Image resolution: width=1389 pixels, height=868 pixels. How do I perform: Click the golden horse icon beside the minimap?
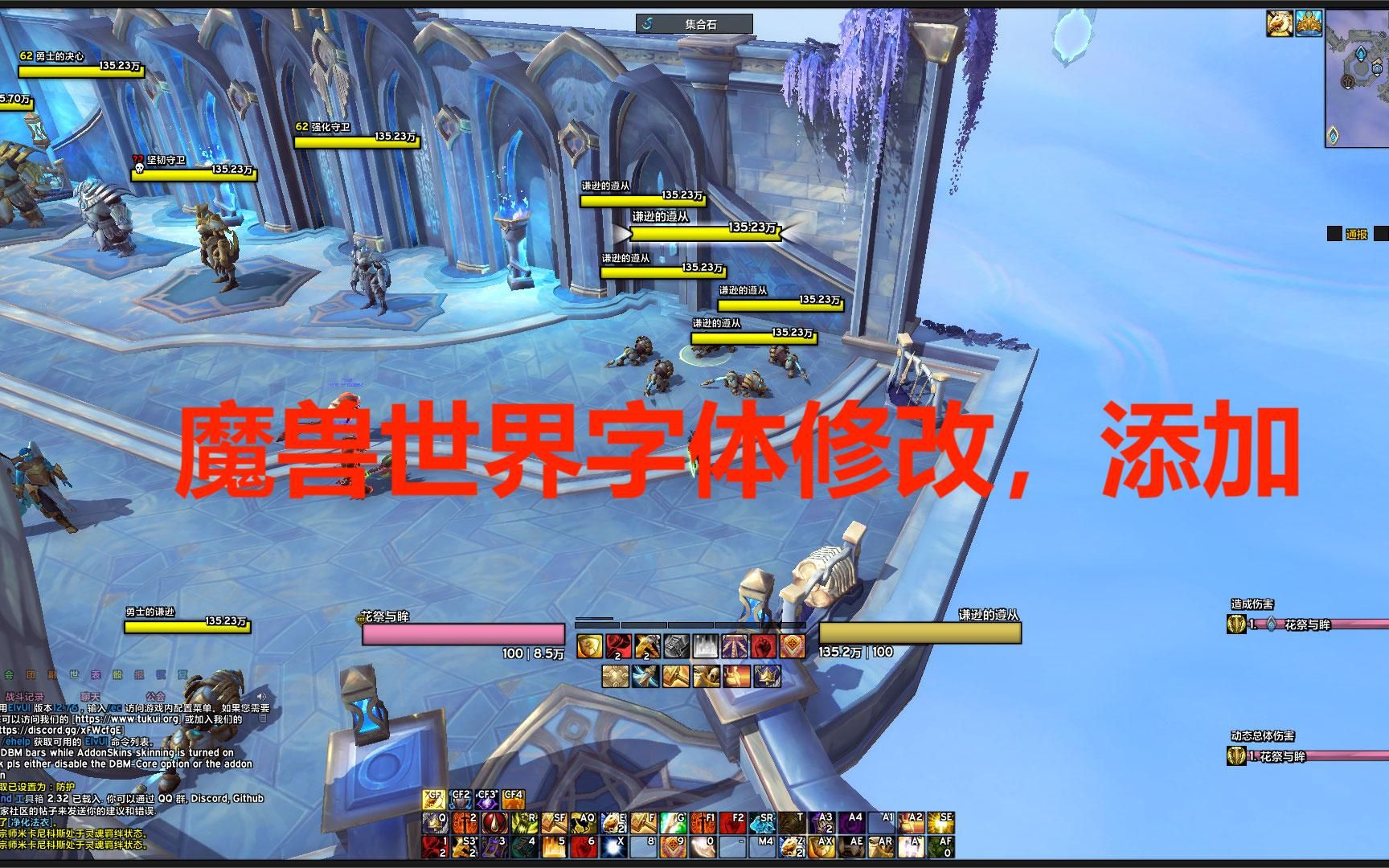[x=1280, y=23]
